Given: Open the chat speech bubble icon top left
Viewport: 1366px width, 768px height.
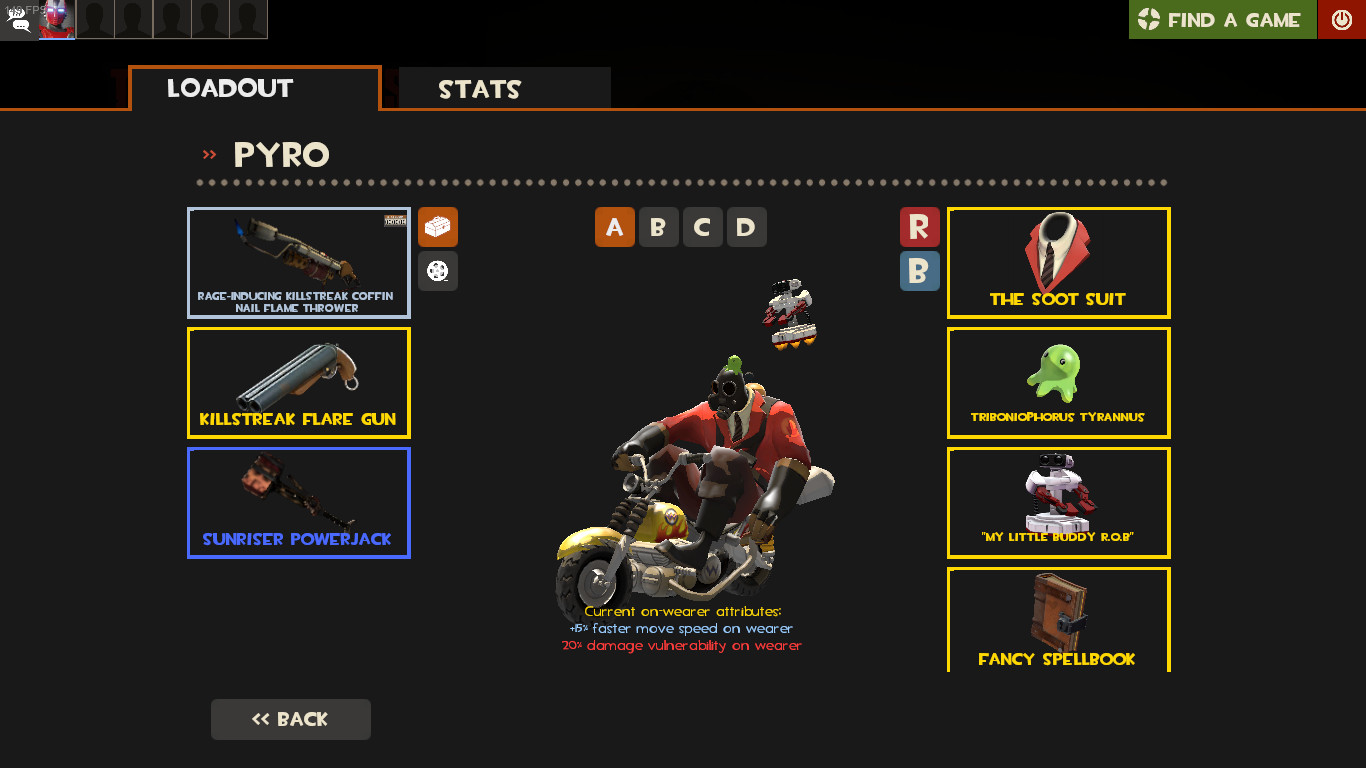Looking at the screenshot, I should coord(17,13).
